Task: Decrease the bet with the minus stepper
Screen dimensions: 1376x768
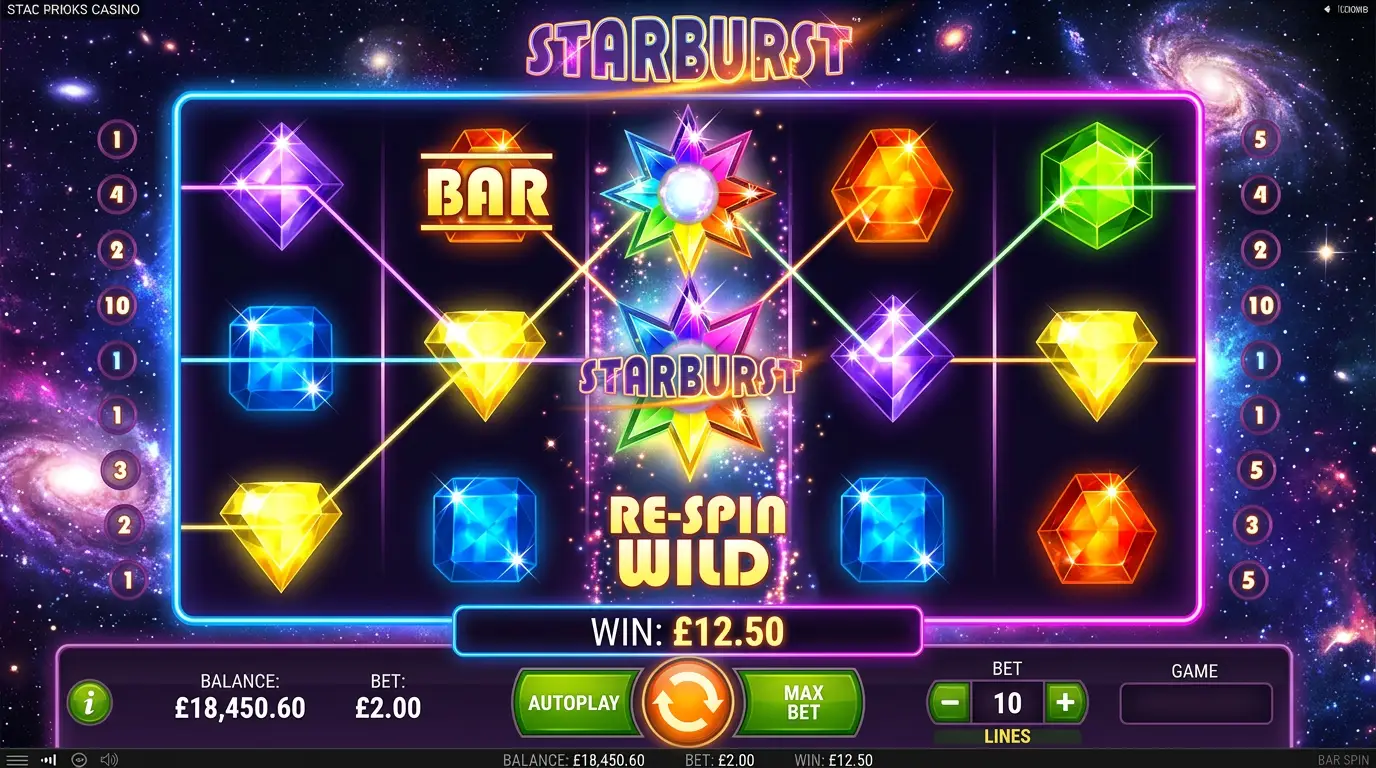Action: click(x=950, y=703)
